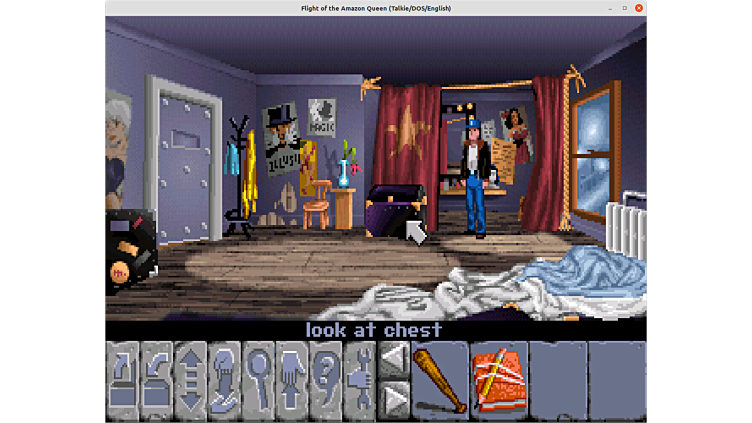
Task: Close the game window
Action: [x=639, y=8]
